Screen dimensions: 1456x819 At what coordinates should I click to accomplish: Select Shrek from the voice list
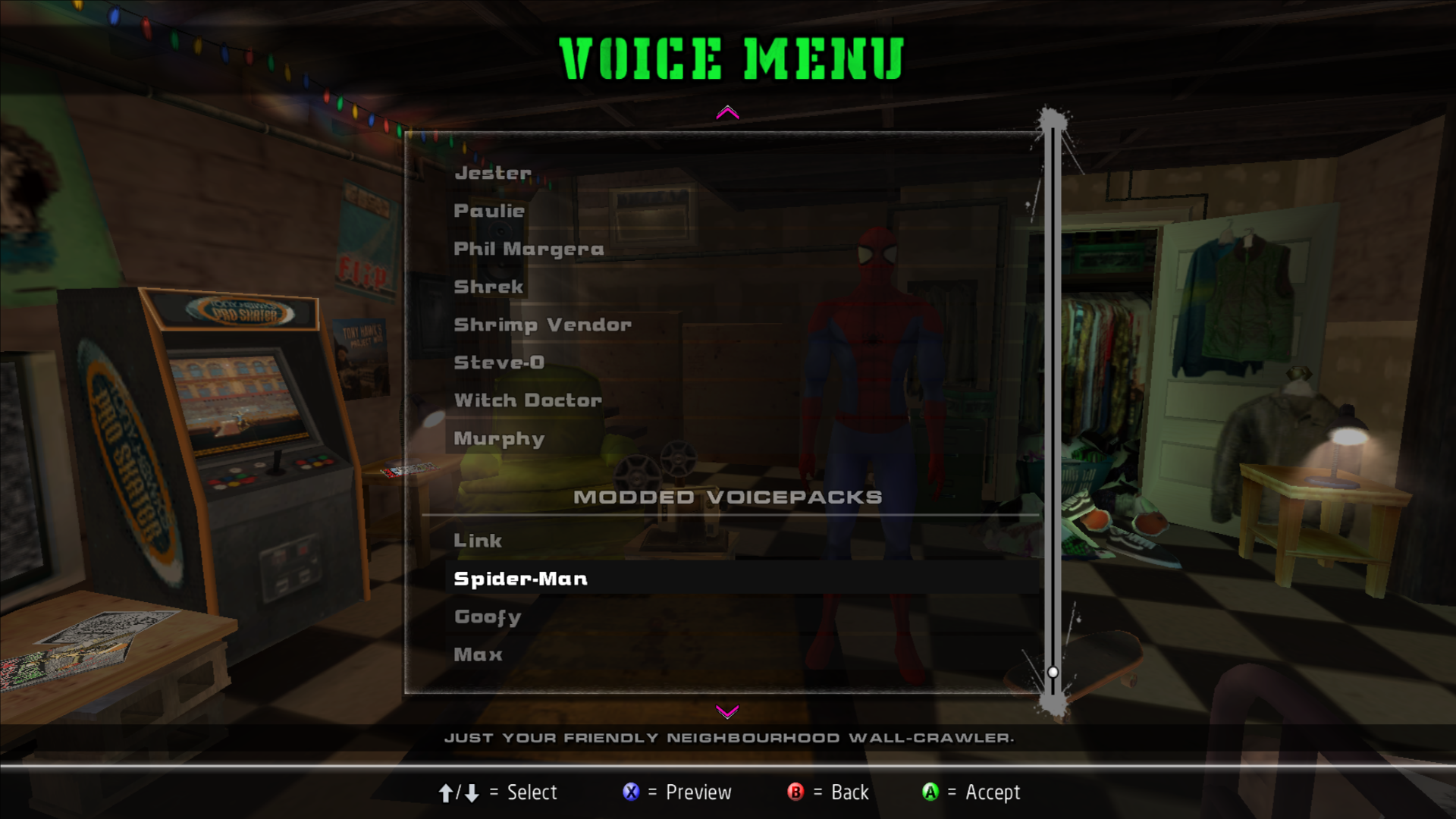[488, 287]
